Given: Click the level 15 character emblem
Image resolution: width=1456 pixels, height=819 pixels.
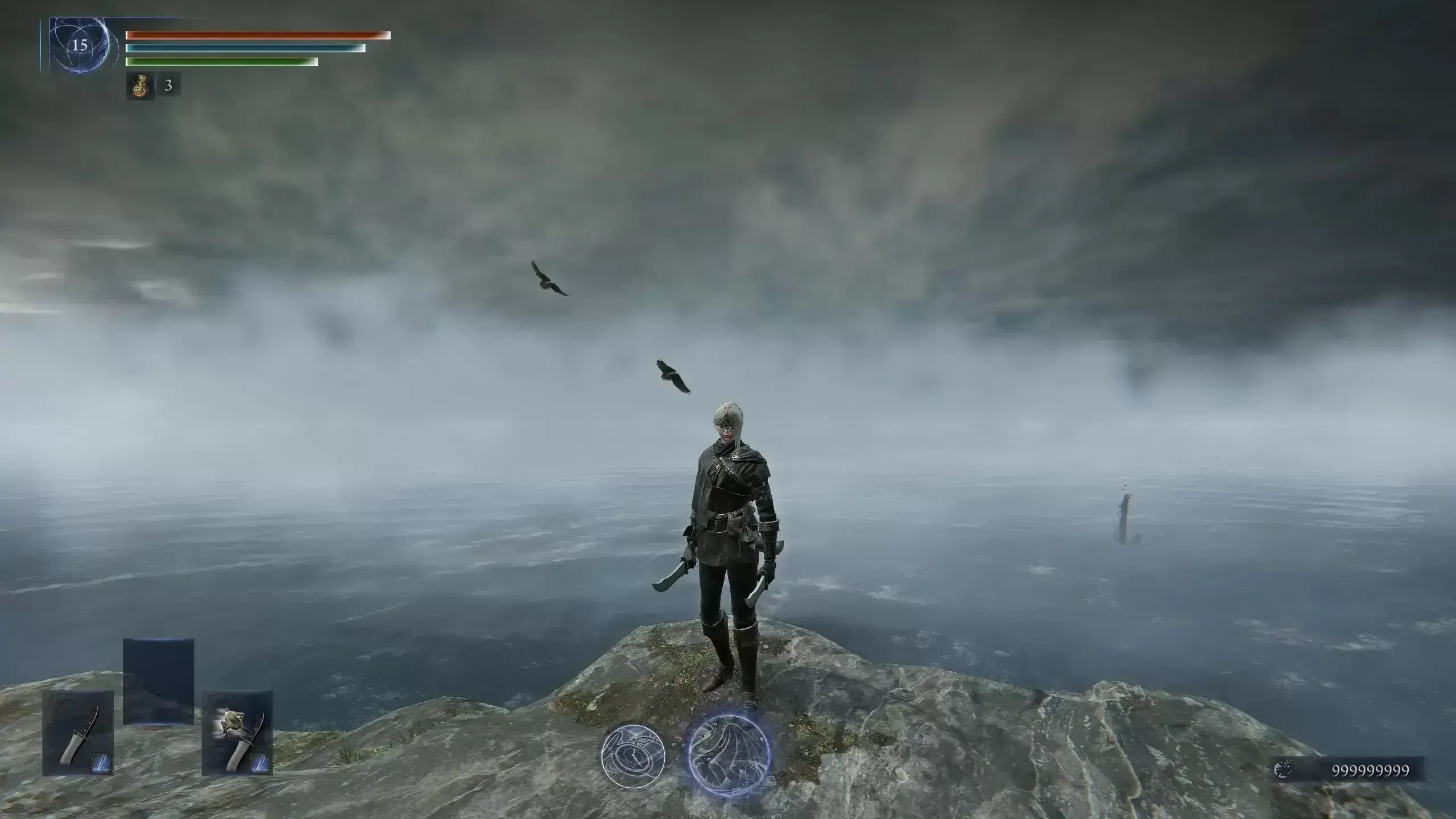Looking at the screenshot, I should coord(80,45).
